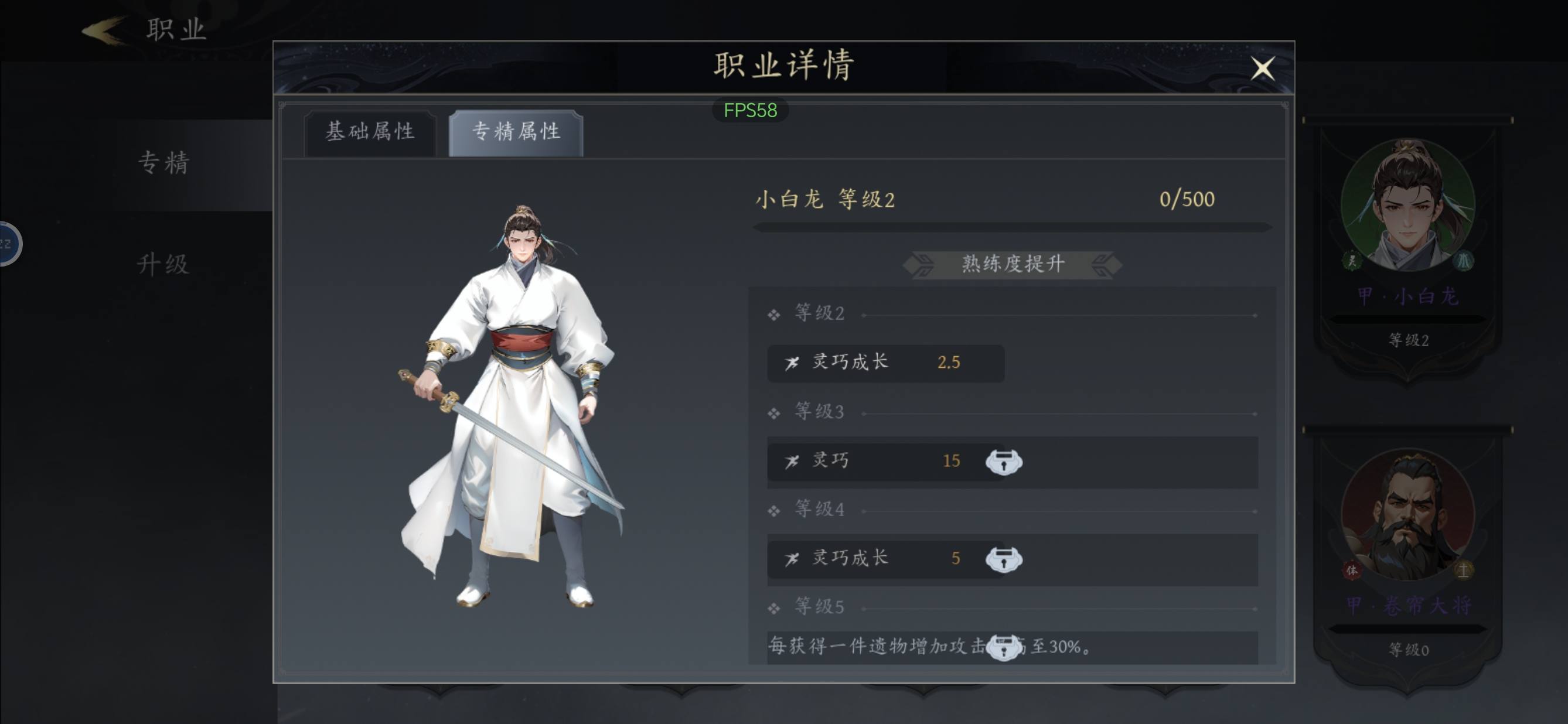
Task: Expand the 等级2 section divider
Action: point(818,313)
